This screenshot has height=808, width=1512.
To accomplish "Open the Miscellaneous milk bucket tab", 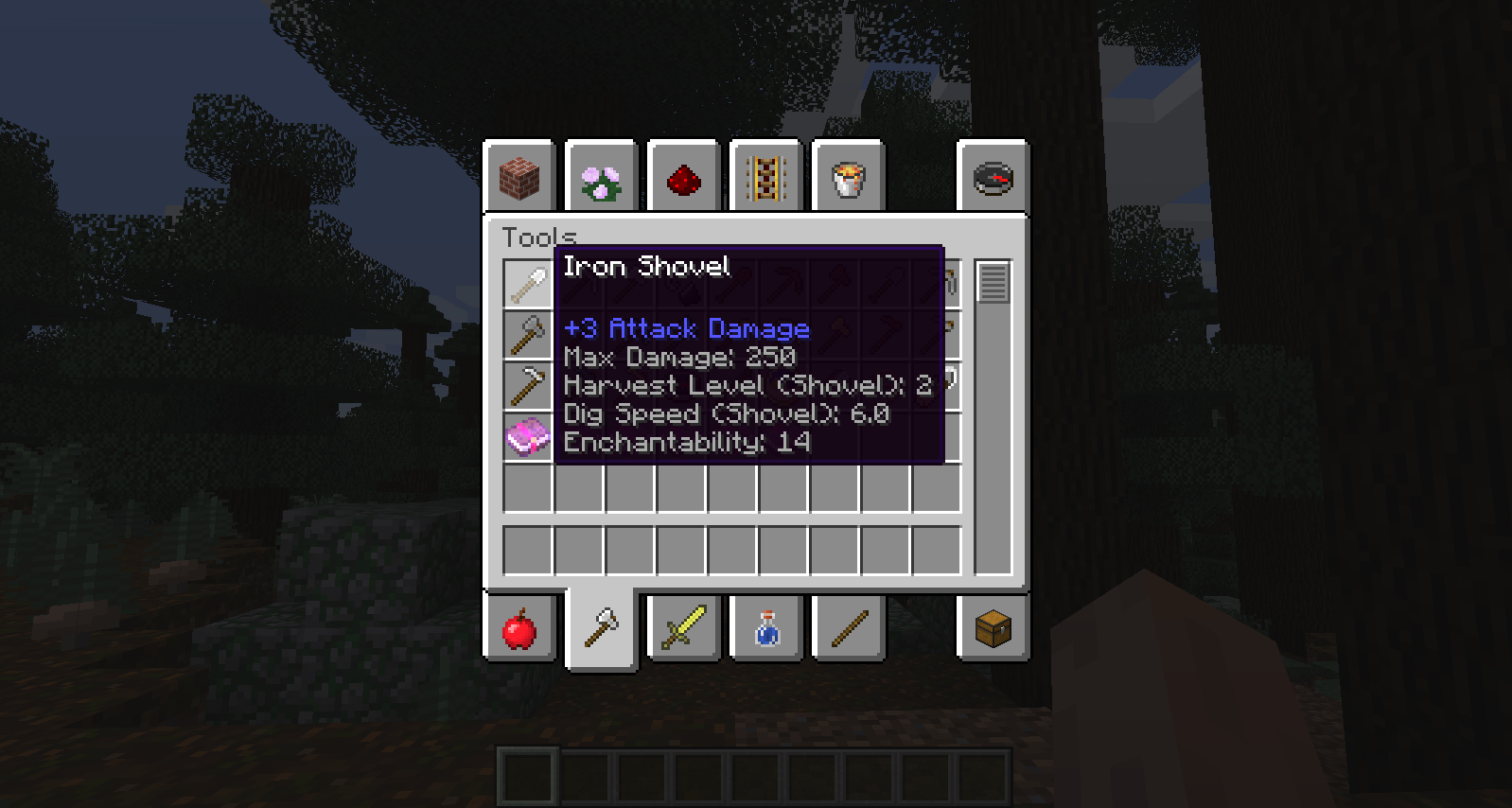I will (847, 177).
